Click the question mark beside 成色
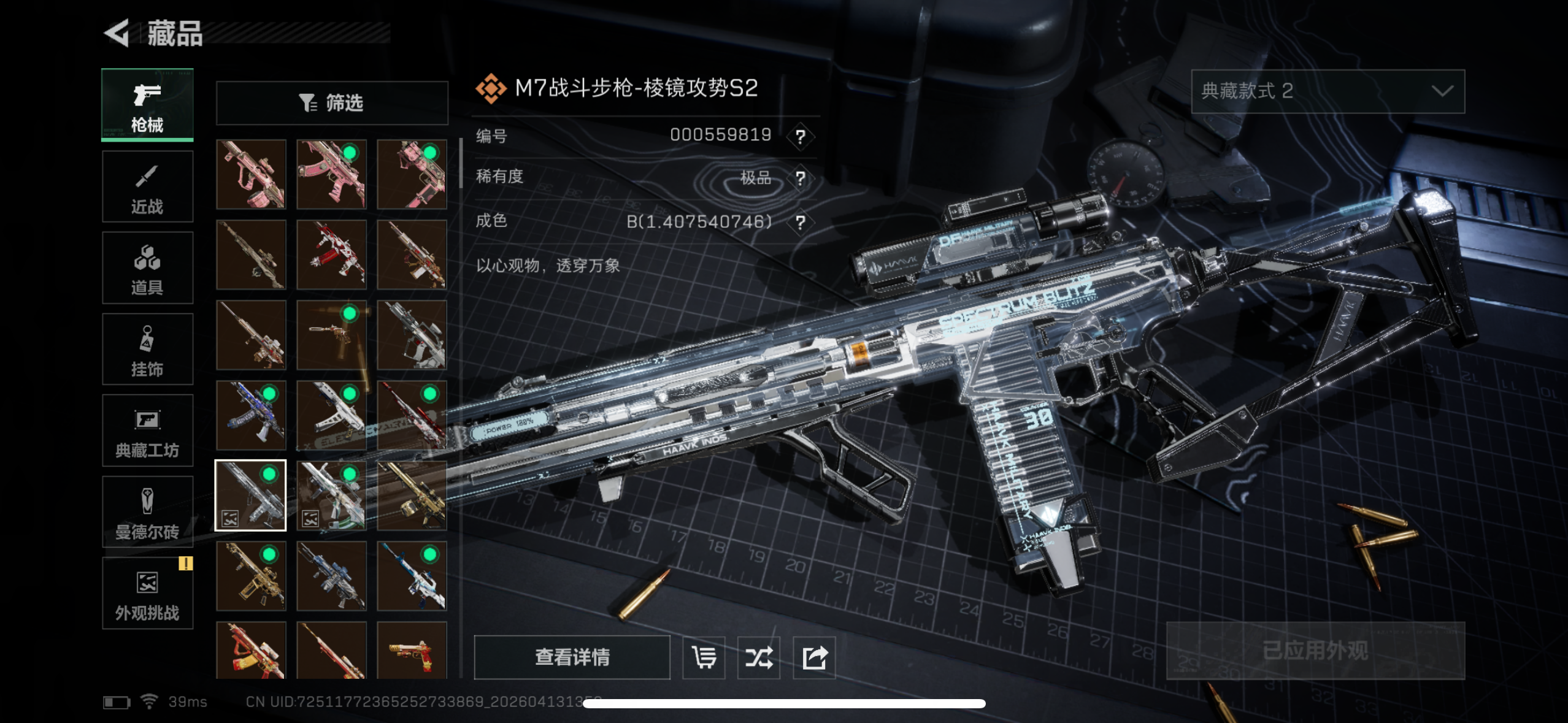The width and height of the screenshot is (1568, 723). click(x=800, y=222)
